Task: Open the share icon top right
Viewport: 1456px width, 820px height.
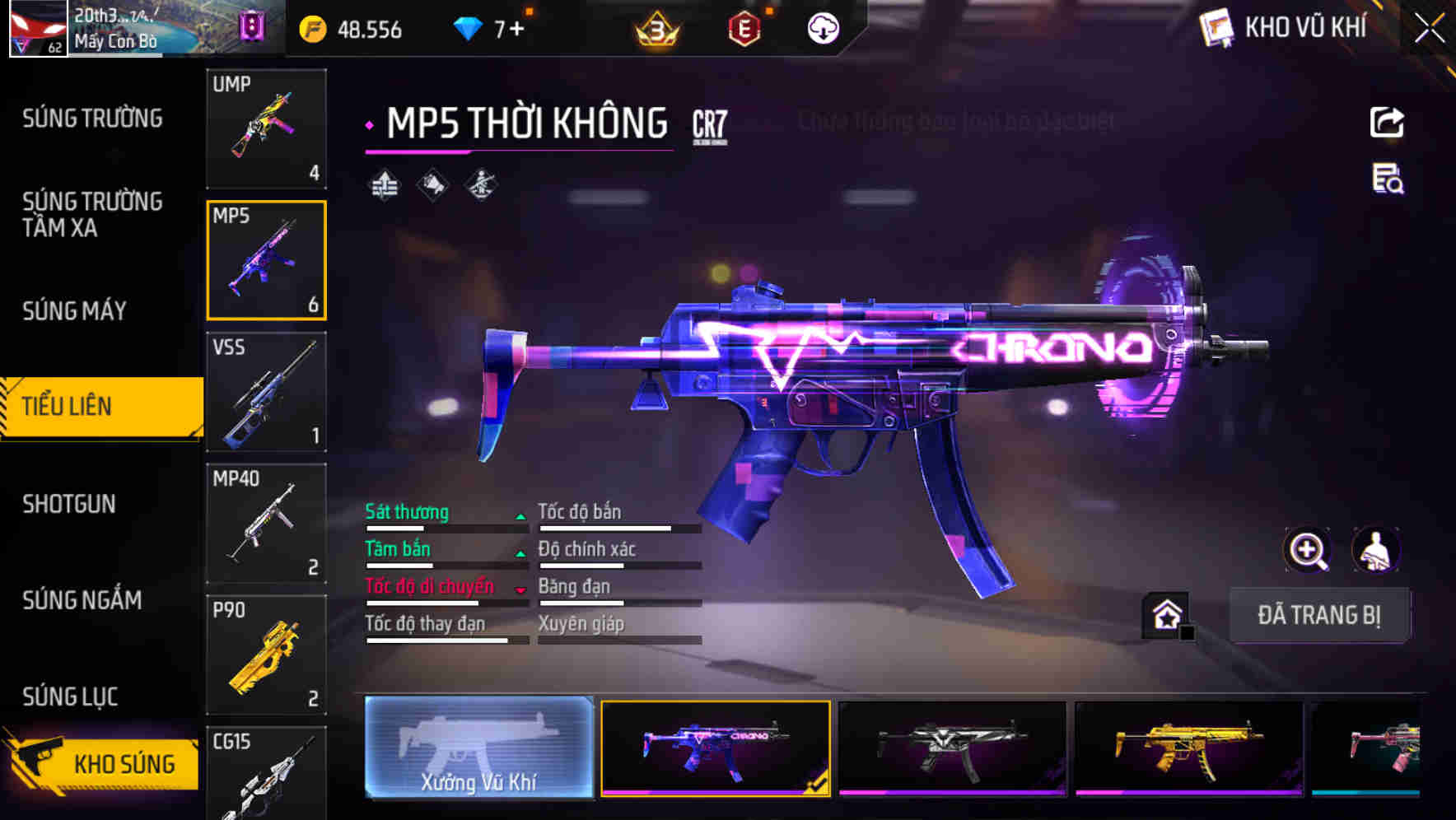Action: click(1386, 122)
